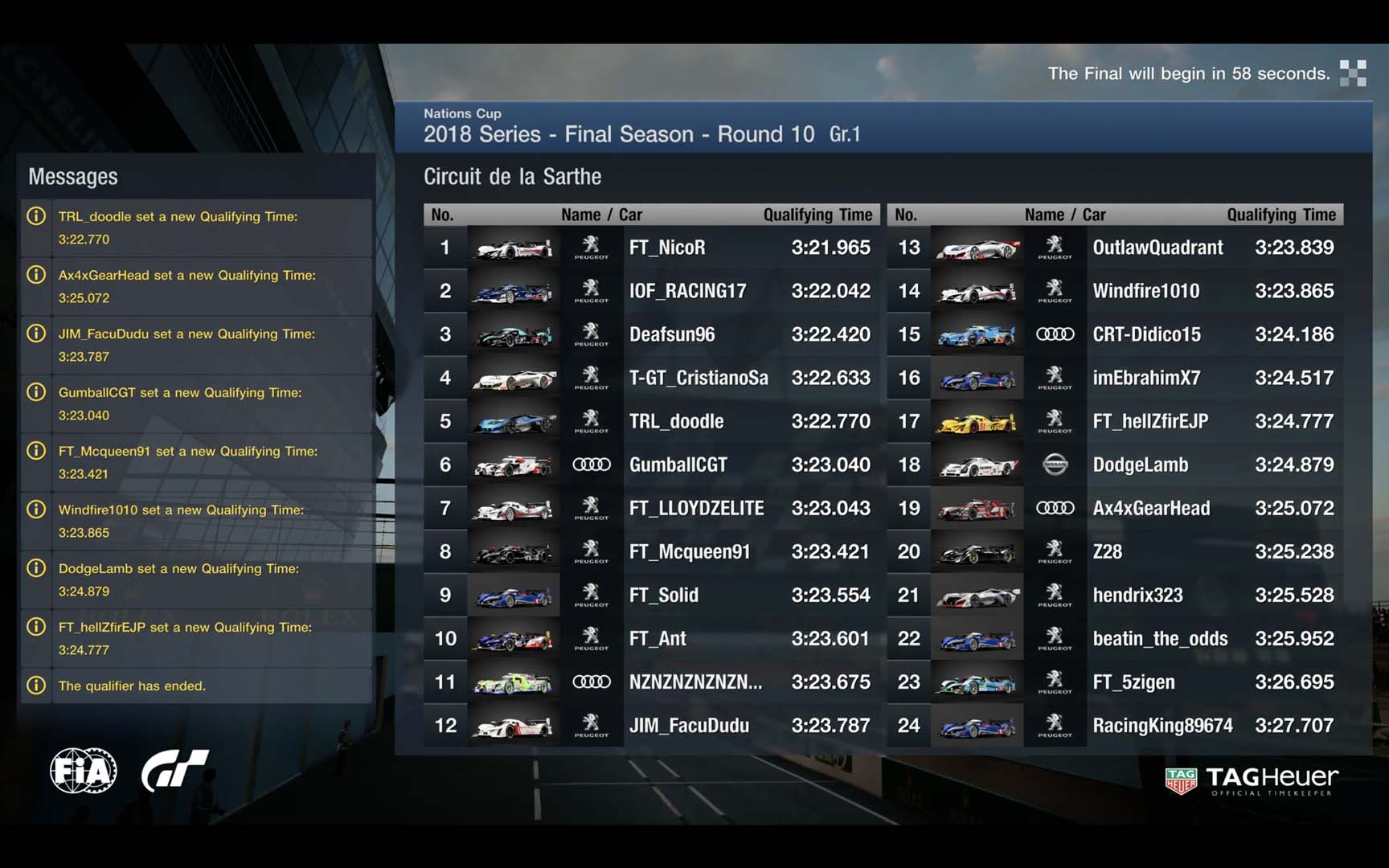Select IOF_RACING17's qualifying result row
This screenshot has width=1389, height=868.
(687, 291)
